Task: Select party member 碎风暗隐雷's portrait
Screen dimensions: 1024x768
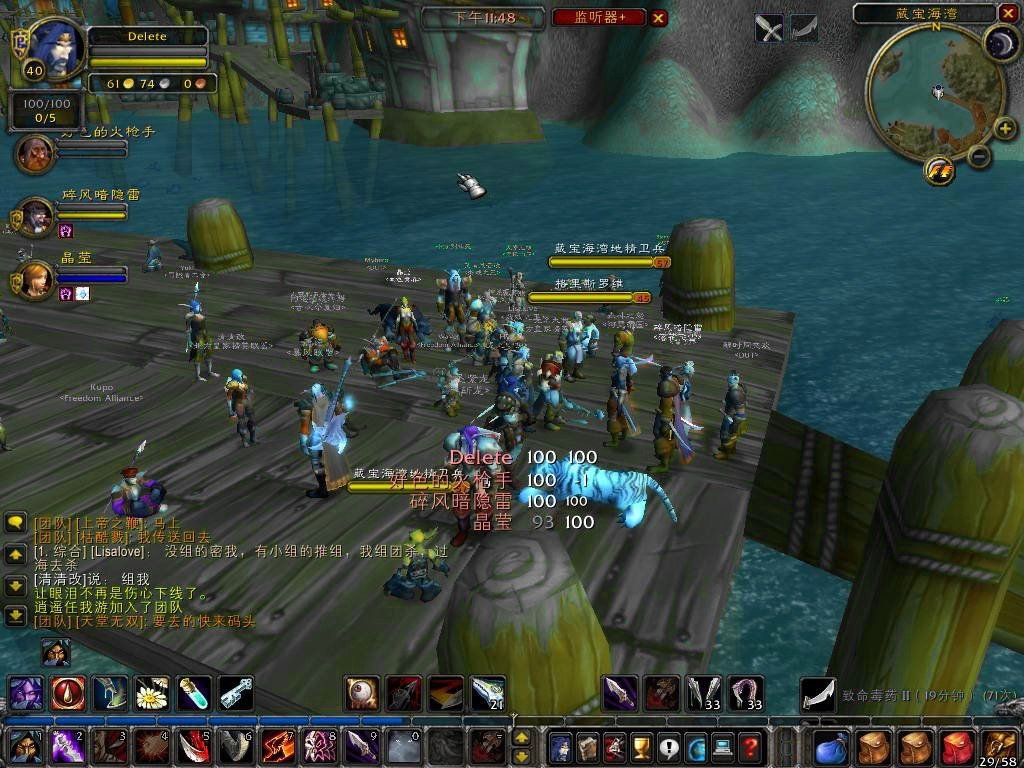Action: pyautogui.click(x=38, y=215)
